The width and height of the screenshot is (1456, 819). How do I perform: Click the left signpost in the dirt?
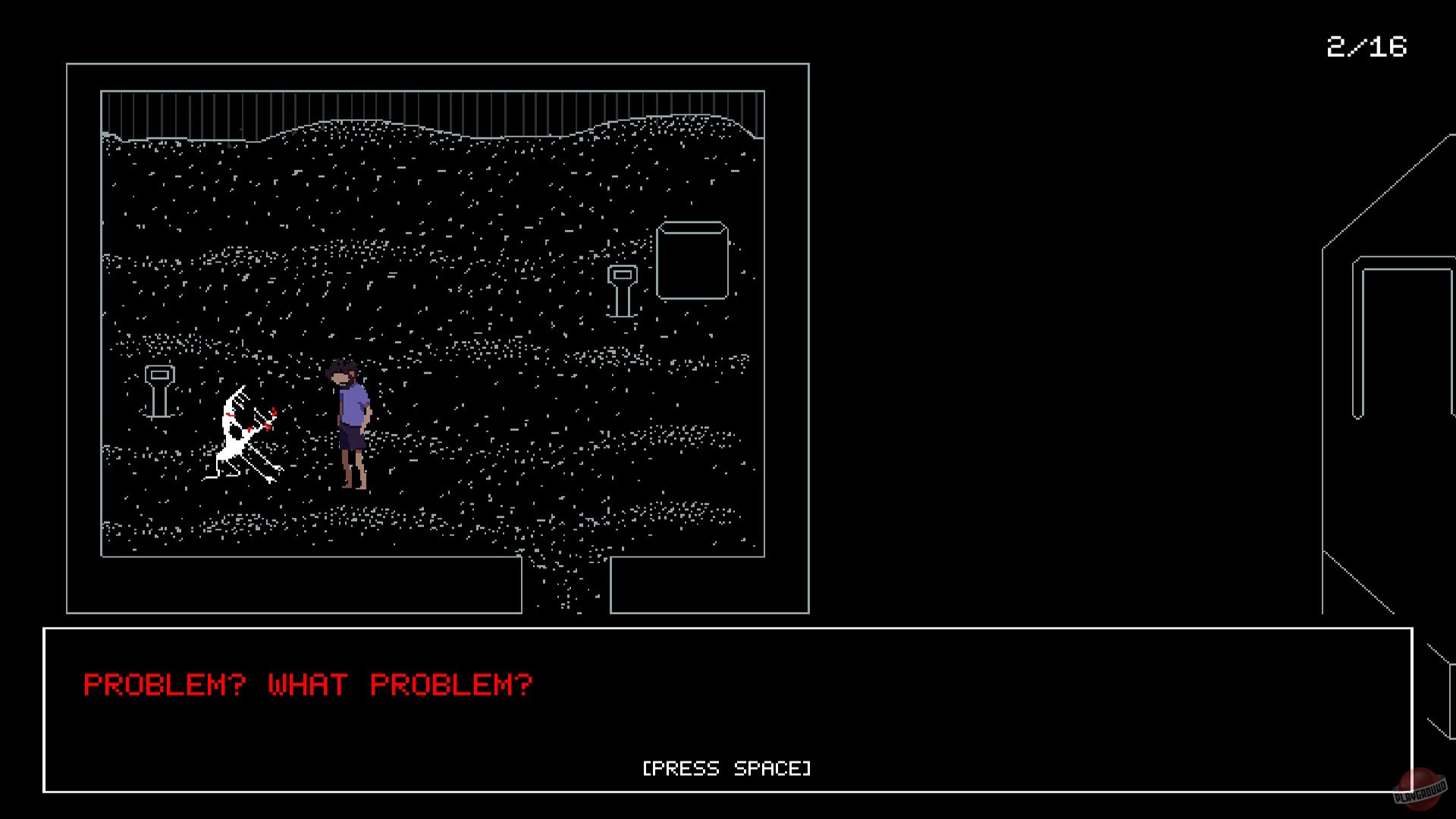[159, 391]
